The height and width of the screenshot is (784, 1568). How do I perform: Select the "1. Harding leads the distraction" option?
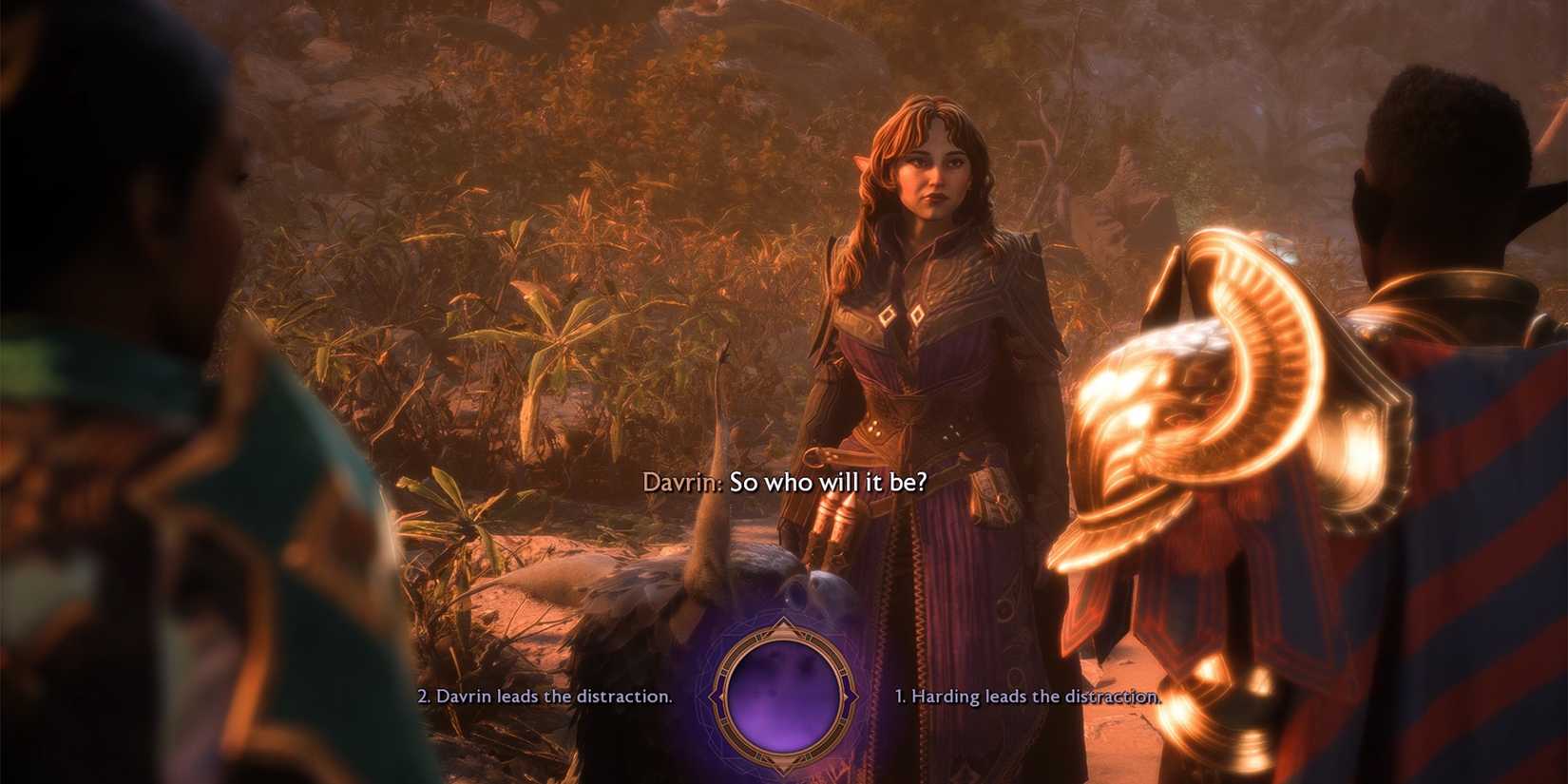pyautogui.click(x=1026, y=696)
